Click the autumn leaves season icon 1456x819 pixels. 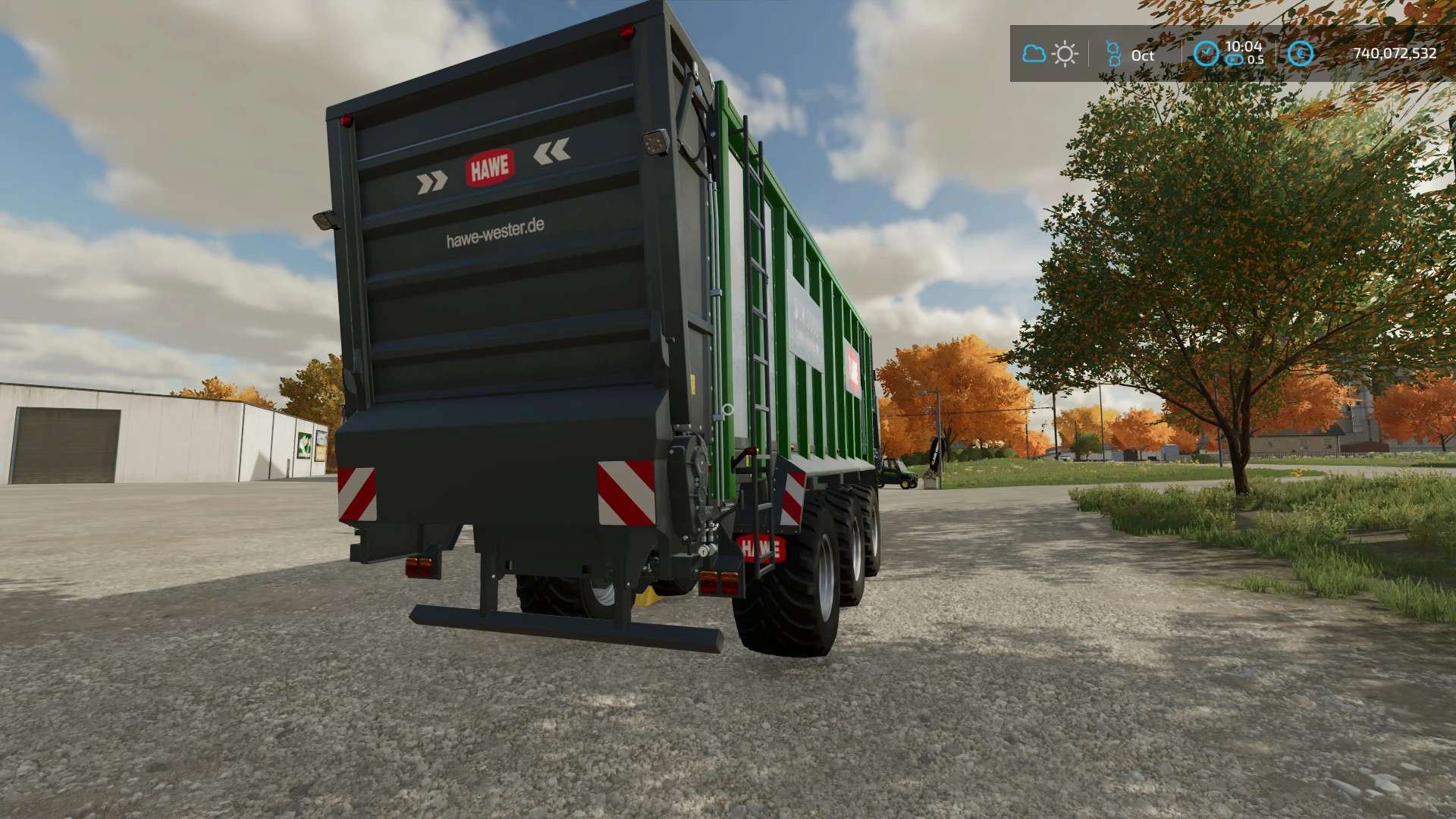tap(1113, 54)
